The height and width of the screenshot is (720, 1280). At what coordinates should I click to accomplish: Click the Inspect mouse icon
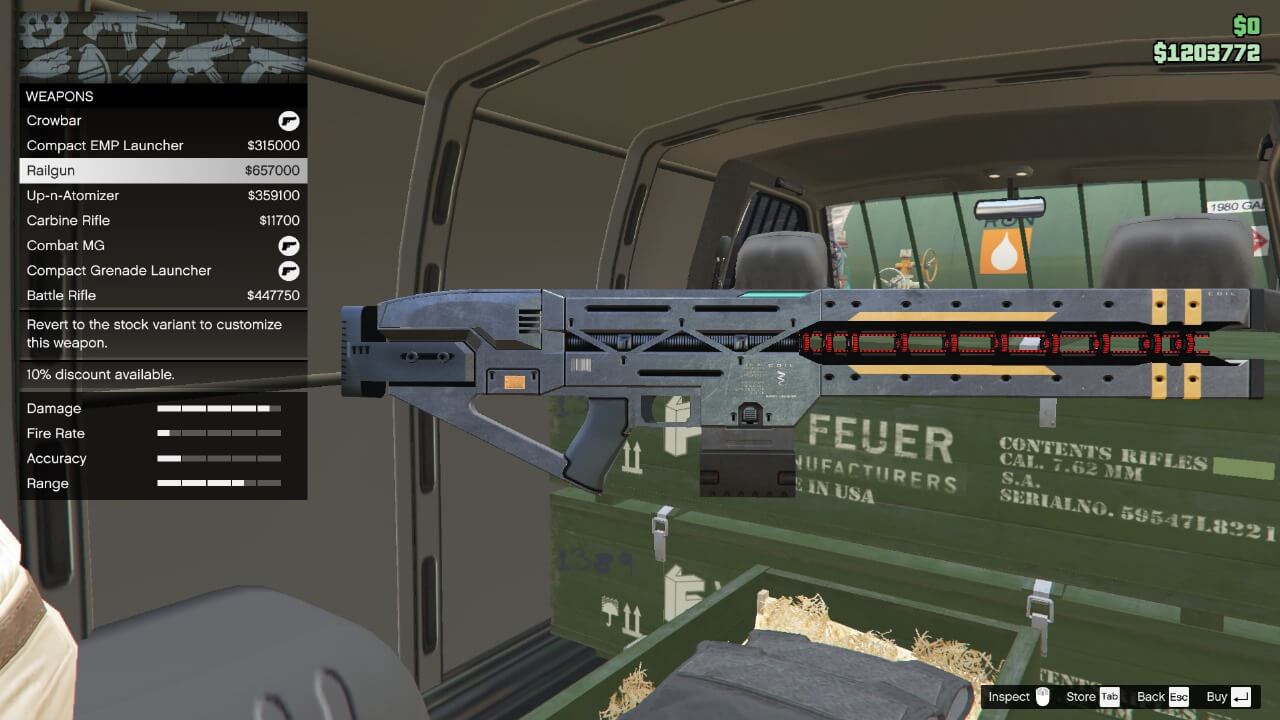coord(1040,697)
